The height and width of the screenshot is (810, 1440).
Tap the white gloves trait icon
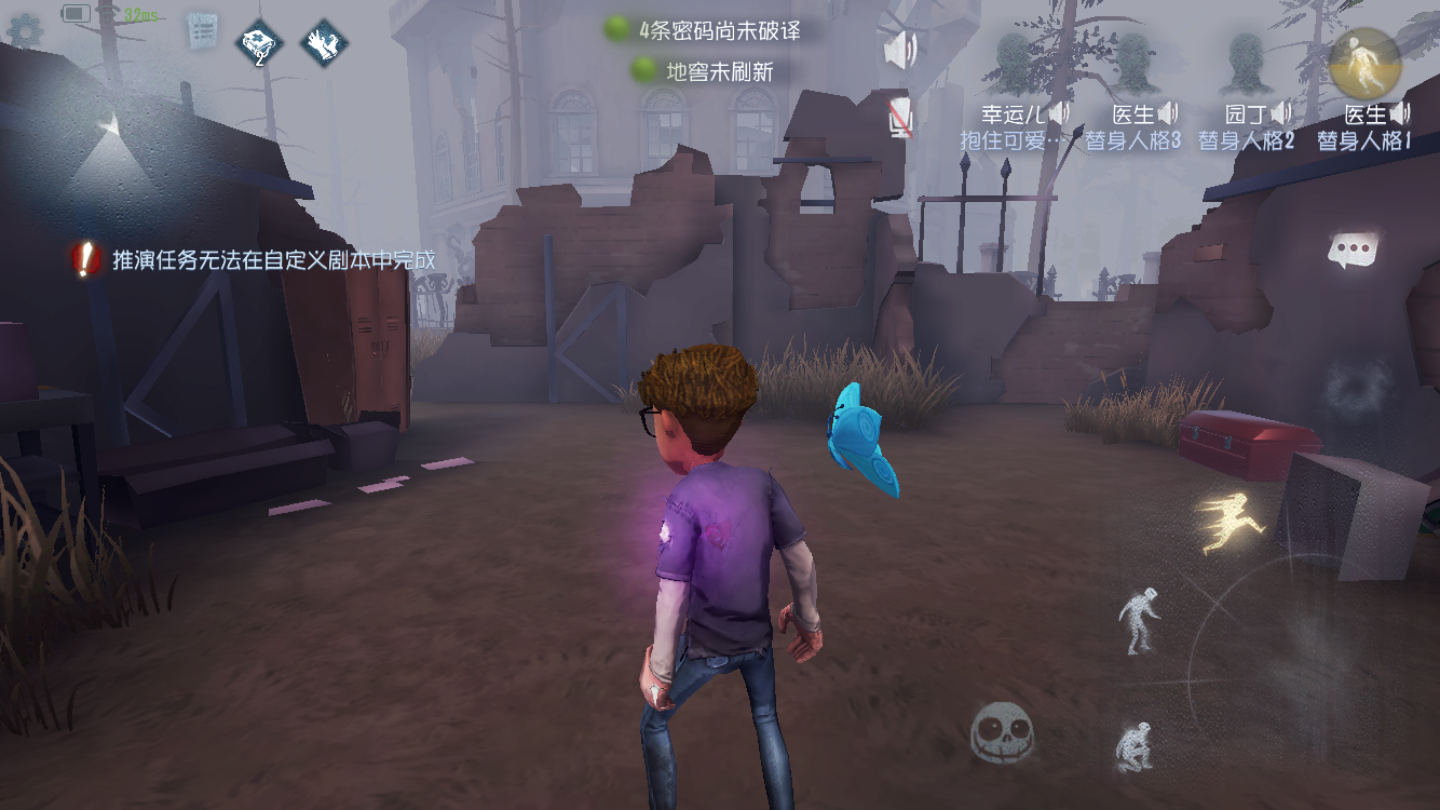[324, 43]
